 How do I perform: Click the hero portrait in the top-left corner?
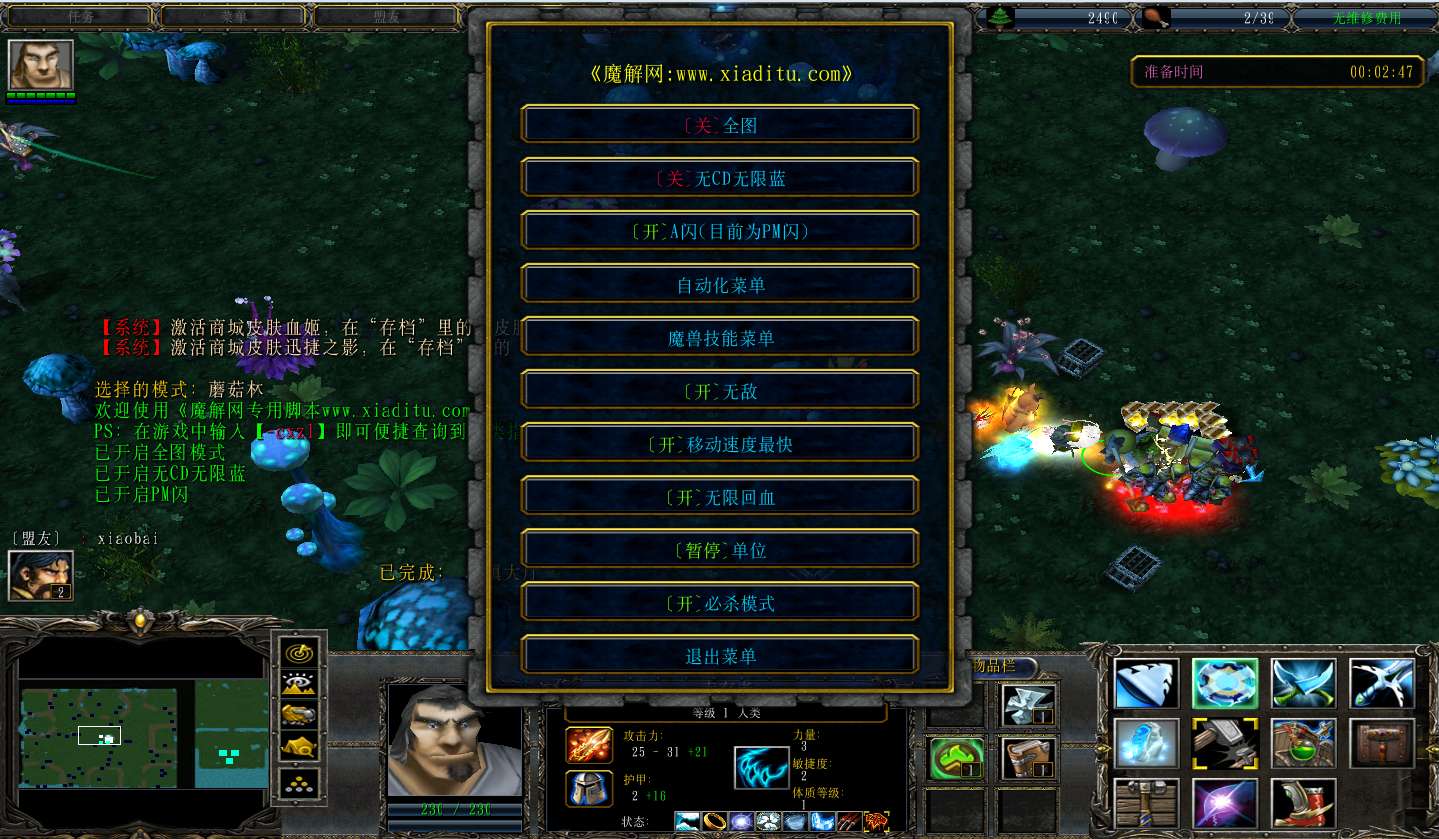pyautogui.click(x=41, y=65)
